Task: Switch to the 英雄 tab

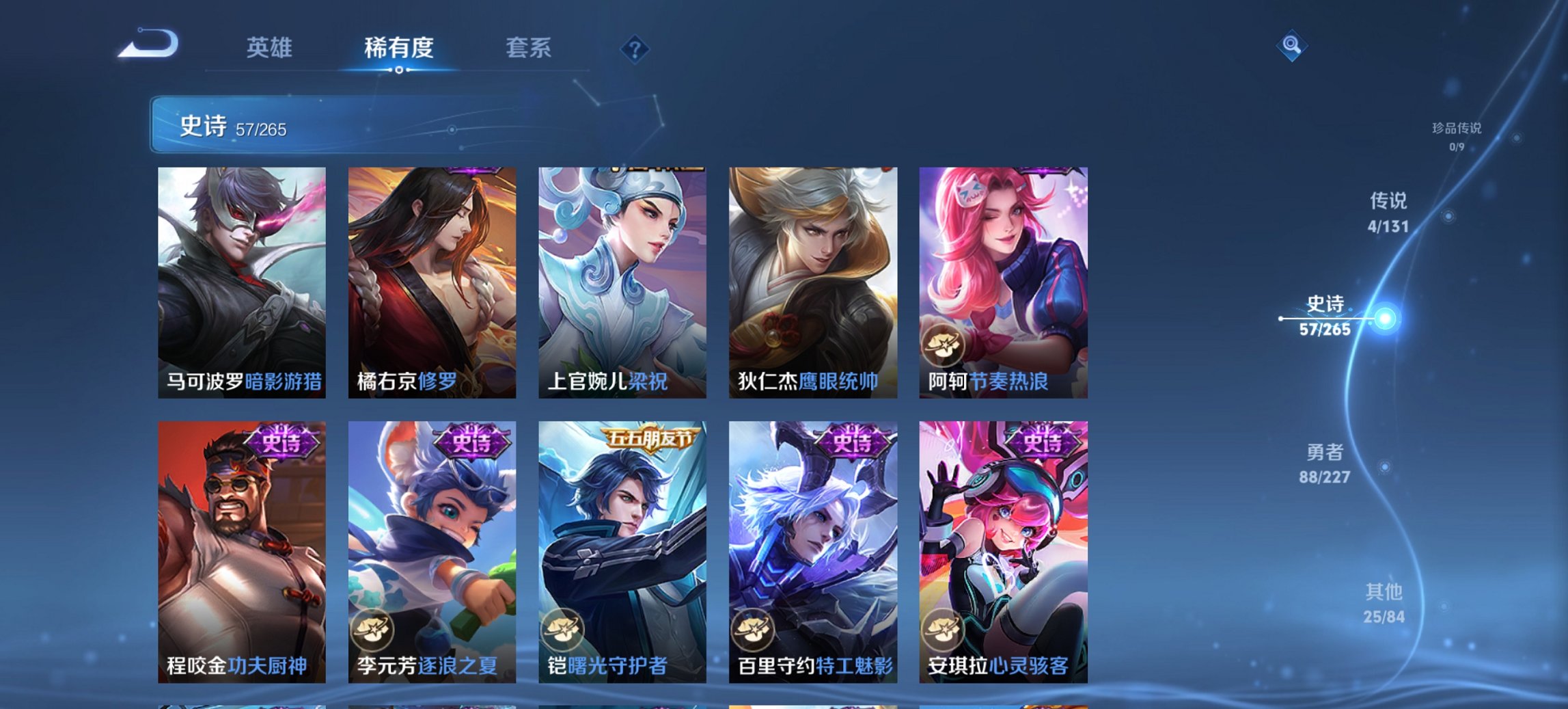Action: pos(272,48)
